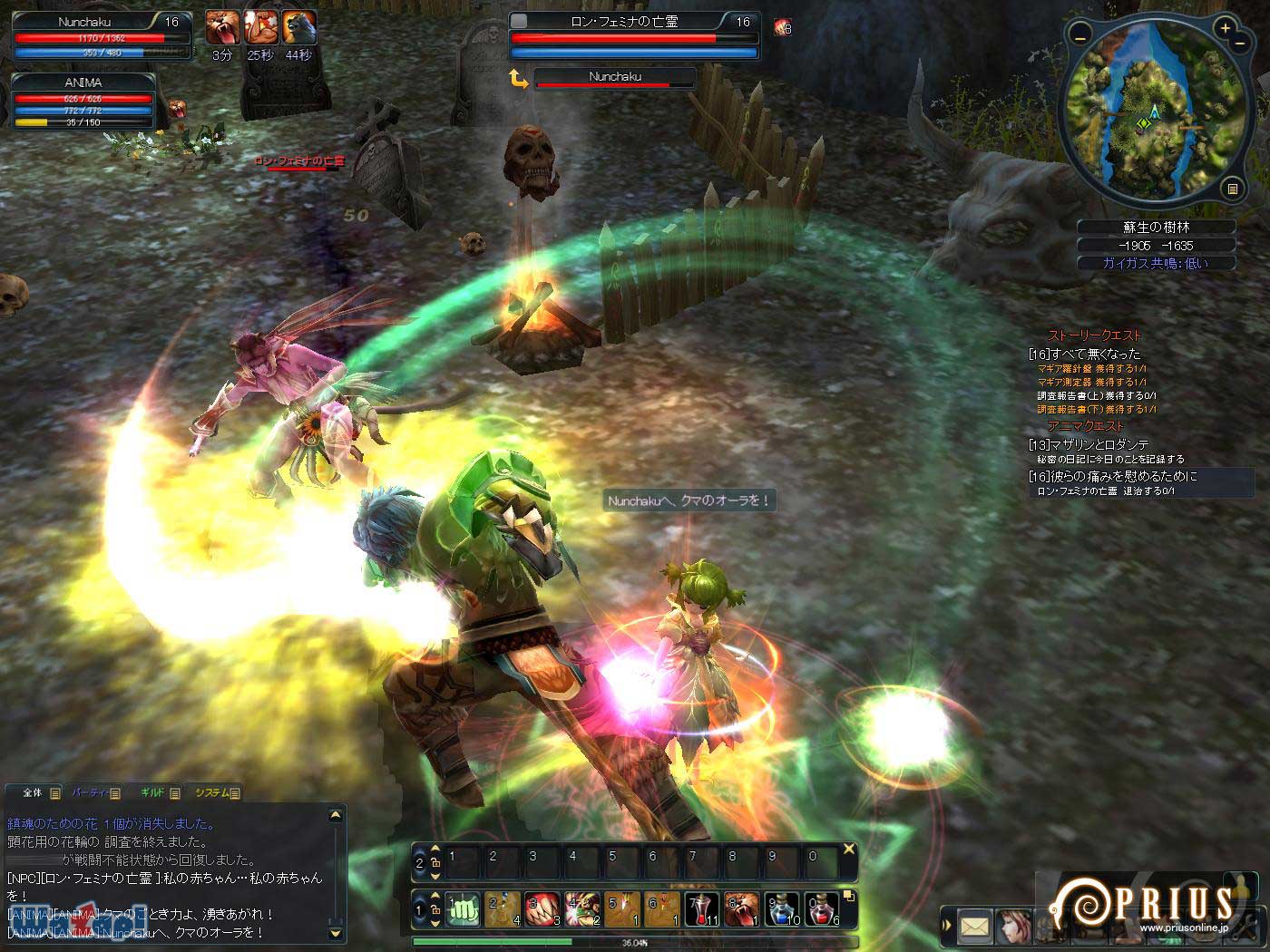Image resolution: width=1270 pixels, height=952 pixels.
Task: Zoom in the minimap with the plus button
Action: point(1225,28)
